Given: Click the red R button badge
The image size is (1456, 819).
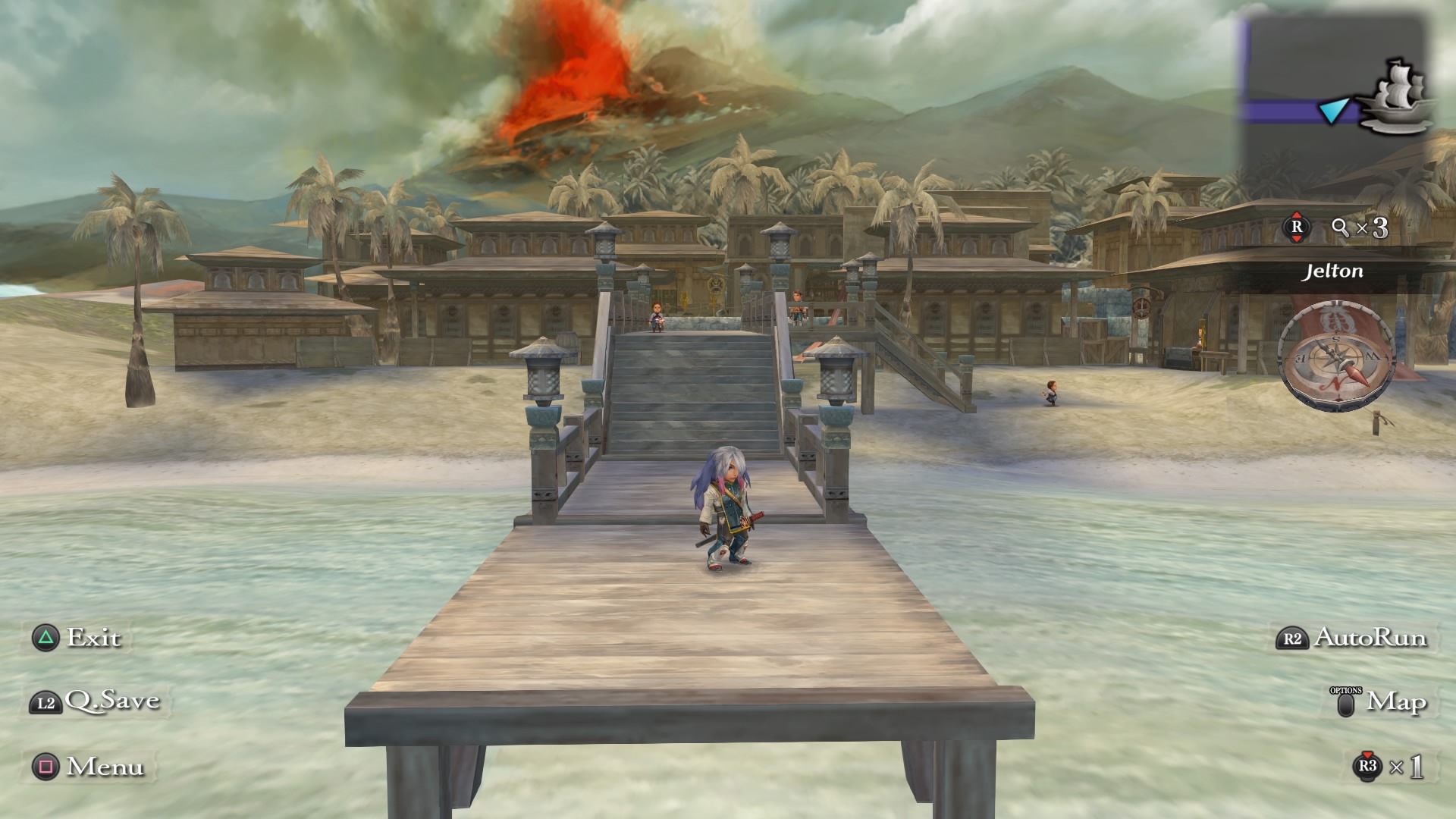Looking at the screenshot, I should coord(1297,226).
